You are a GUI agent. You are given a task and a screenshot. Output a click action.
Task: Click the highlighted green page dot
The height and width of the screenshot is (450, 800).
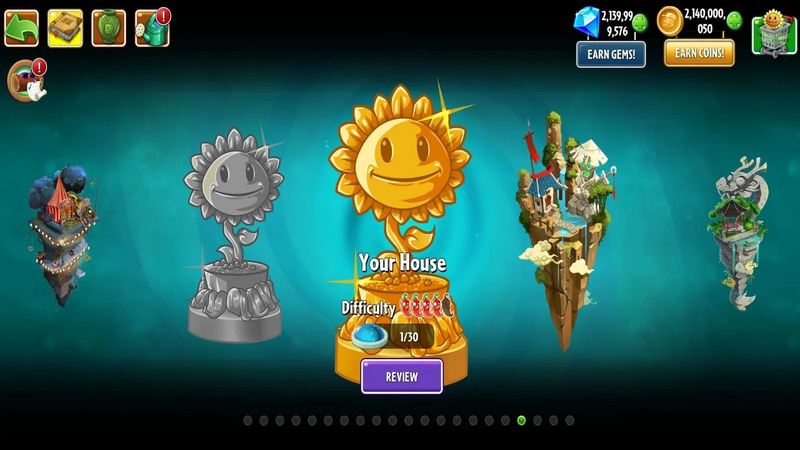click(x=521, y=420)
